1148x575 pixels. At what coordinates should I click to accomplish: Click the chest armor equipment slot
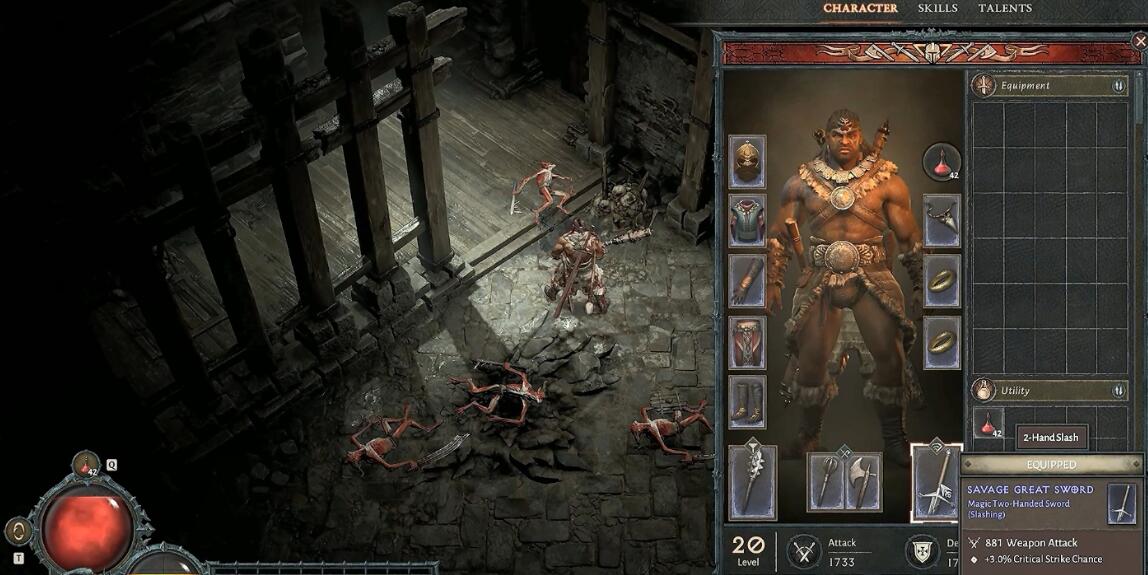coord(747,221)
